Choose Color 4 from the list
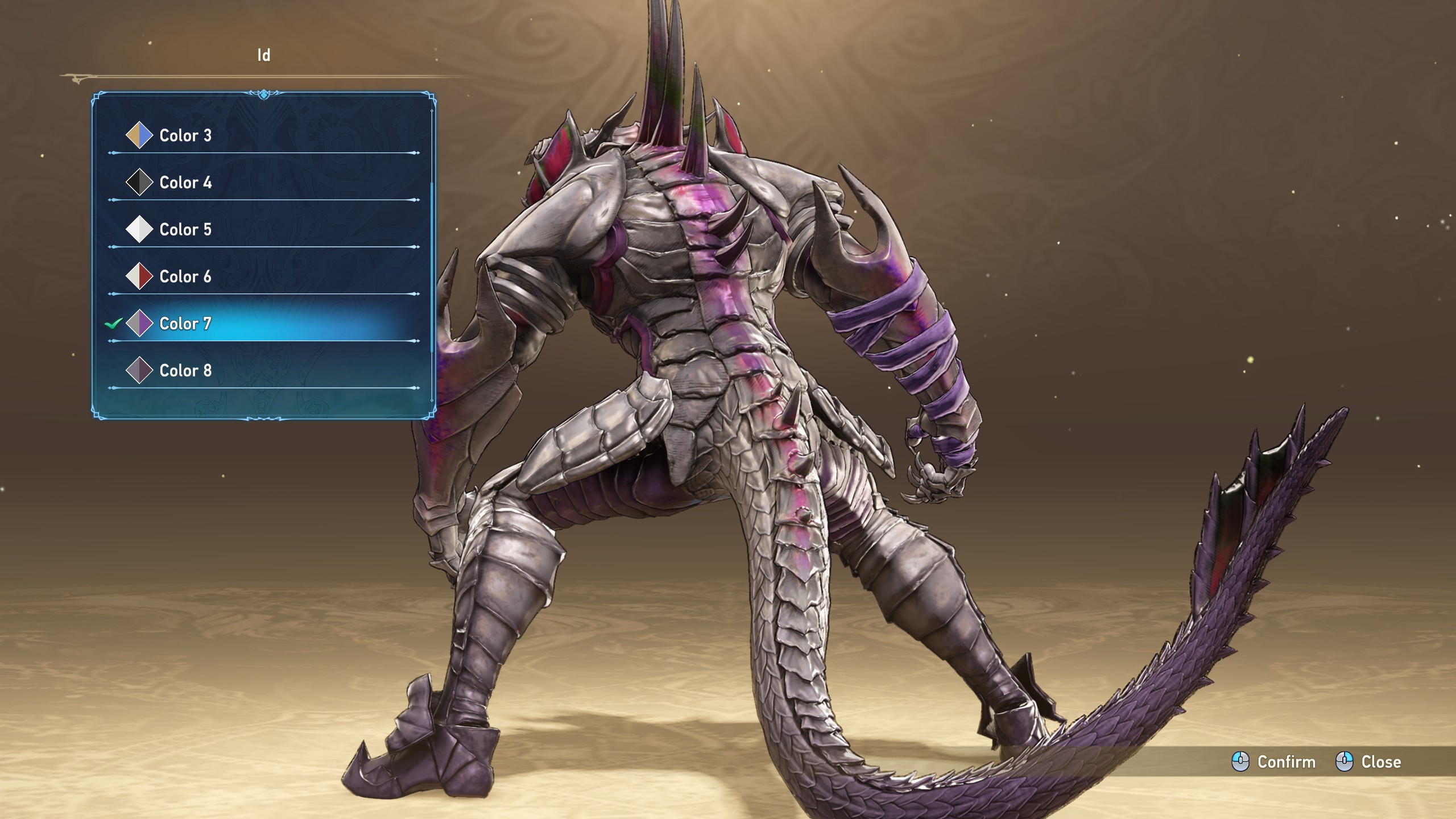This screenshot has height=819, width=1456. tap(185, 183)
